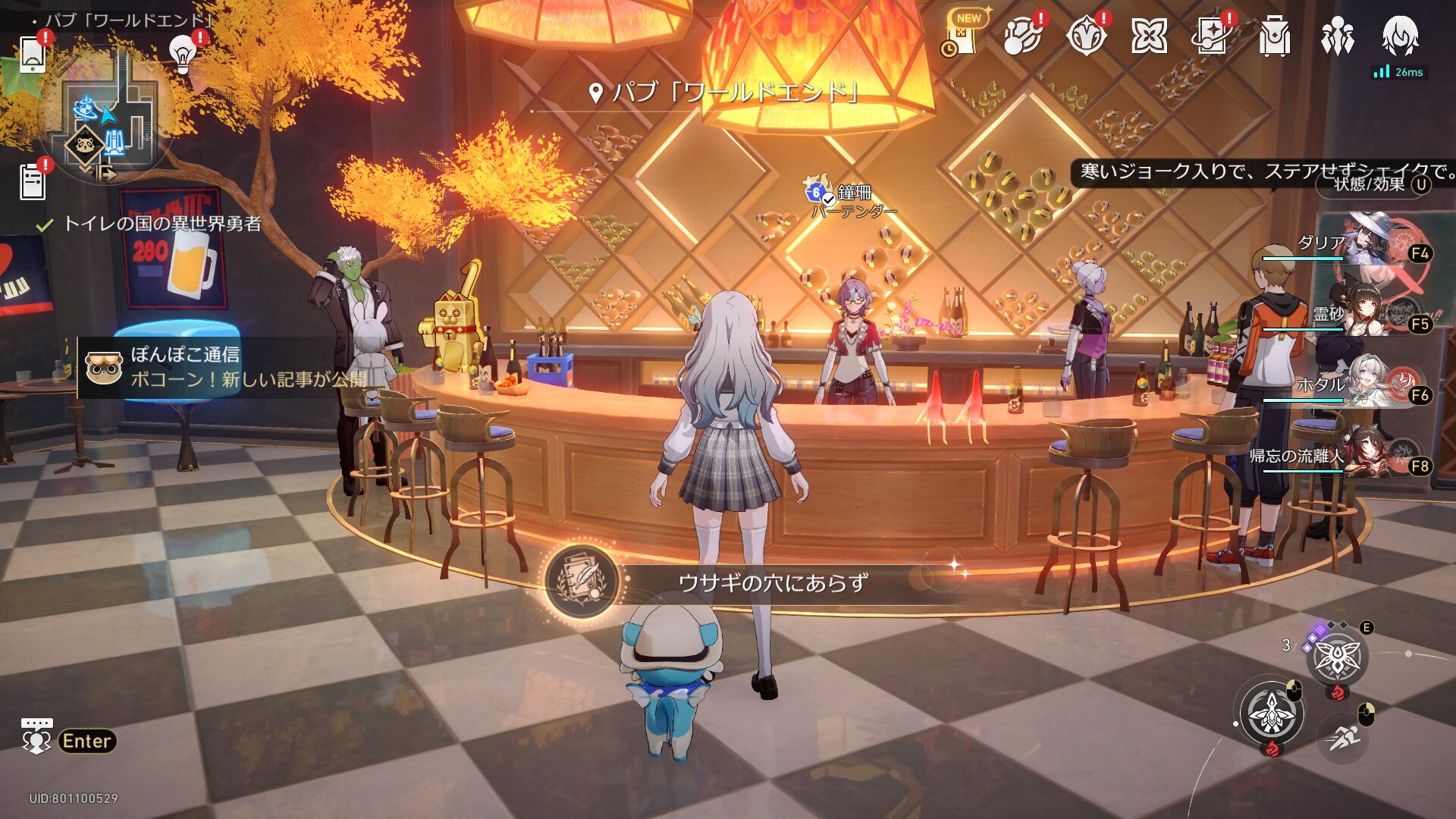Screen dimensions: 1456x819
Task: Click the light bulb hint icon
Action: [x=182, y=53]
